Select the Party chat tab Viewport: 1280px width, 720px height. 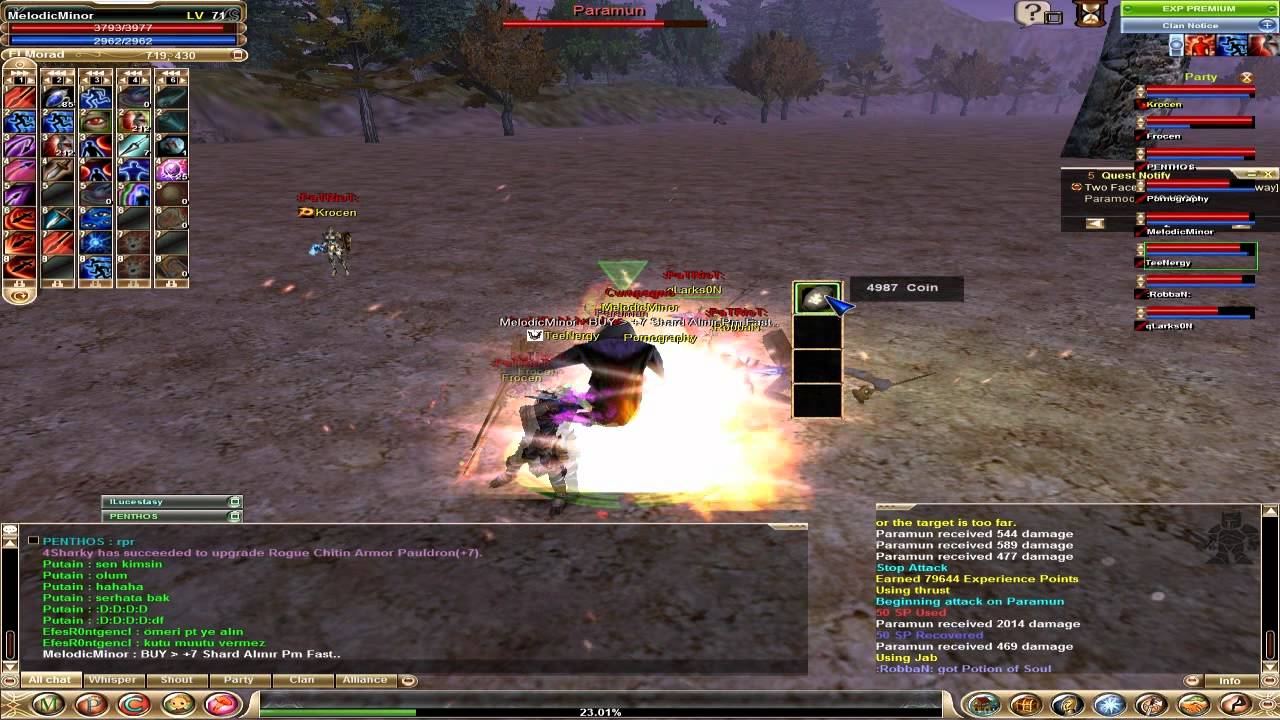click(238, 680)
